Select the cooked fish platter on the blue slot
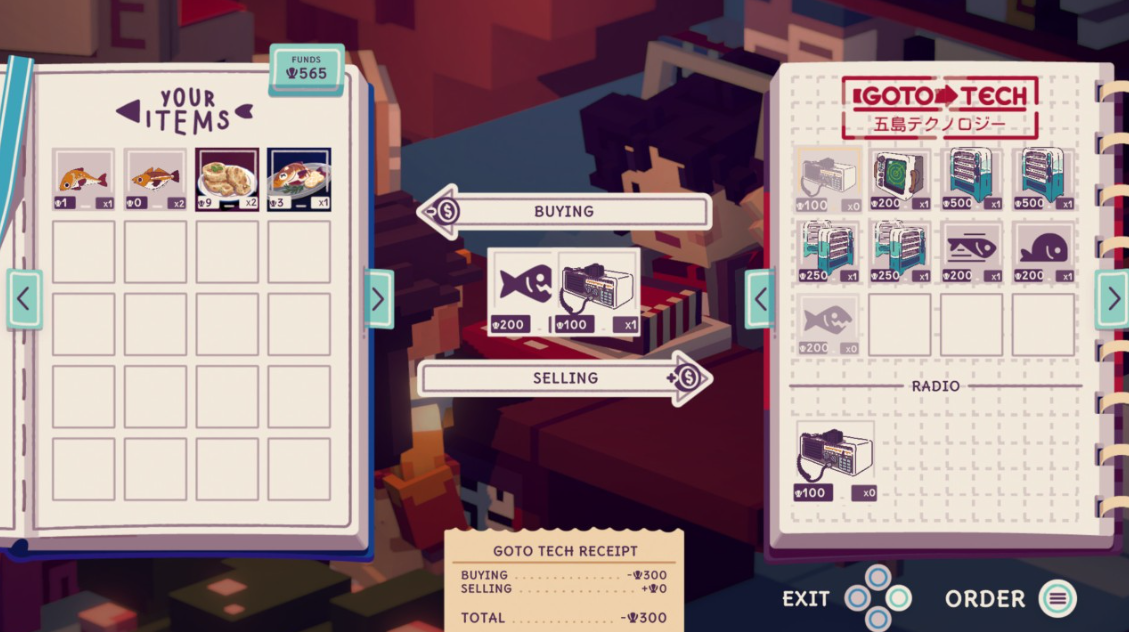The image size is (1129, 632). coord(299,180)
